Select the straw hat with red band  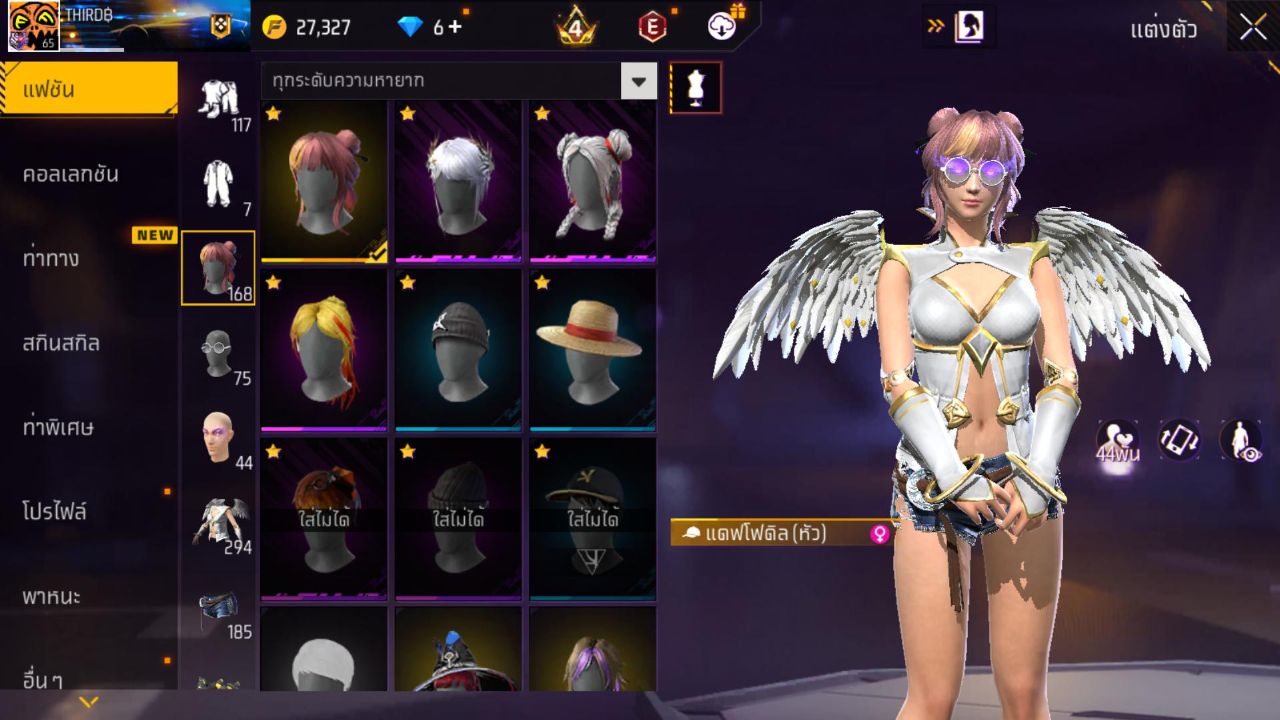(592, 348)
